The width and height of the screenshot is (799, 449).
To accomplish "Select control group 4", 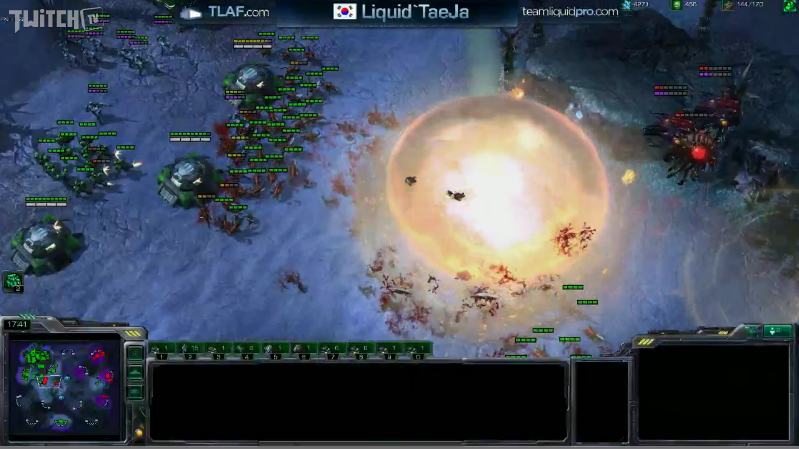I will click(247, 350).
